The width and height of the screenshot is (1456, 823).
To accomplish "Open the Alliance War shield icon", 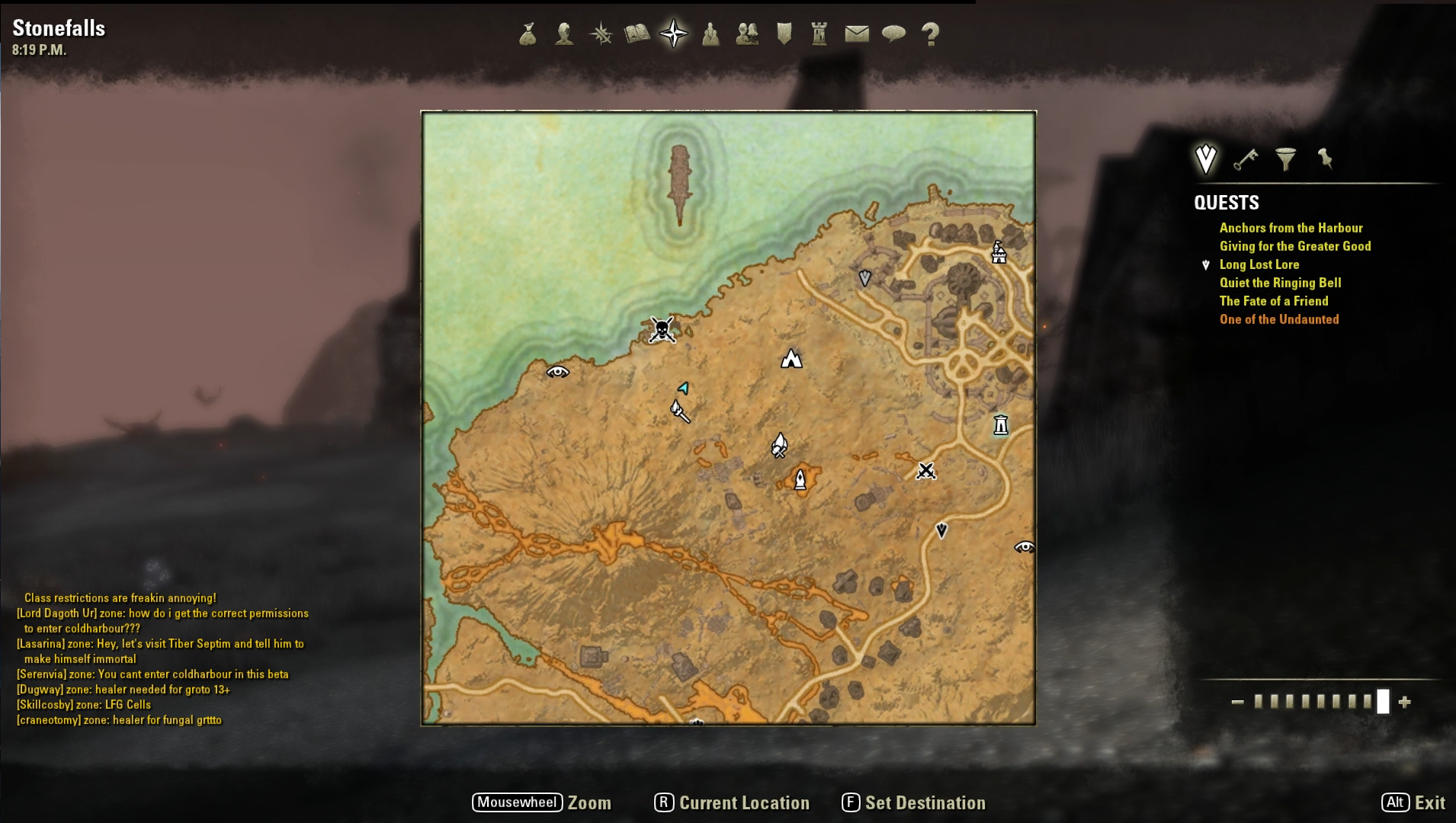I will point(784,33).
